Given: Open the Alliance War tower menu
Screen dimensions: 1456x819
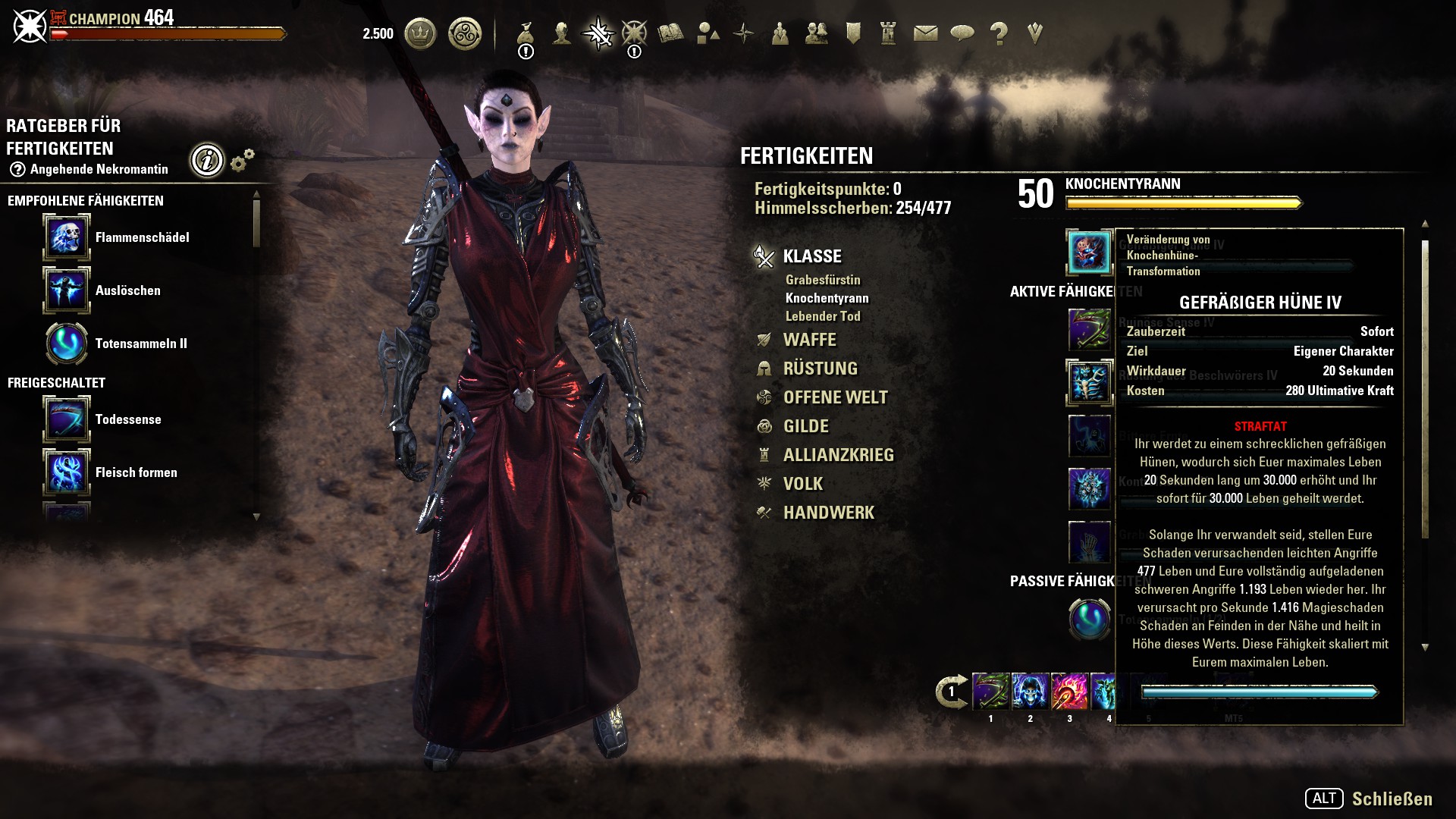Looking at the screenshot, I should point(889,33).
